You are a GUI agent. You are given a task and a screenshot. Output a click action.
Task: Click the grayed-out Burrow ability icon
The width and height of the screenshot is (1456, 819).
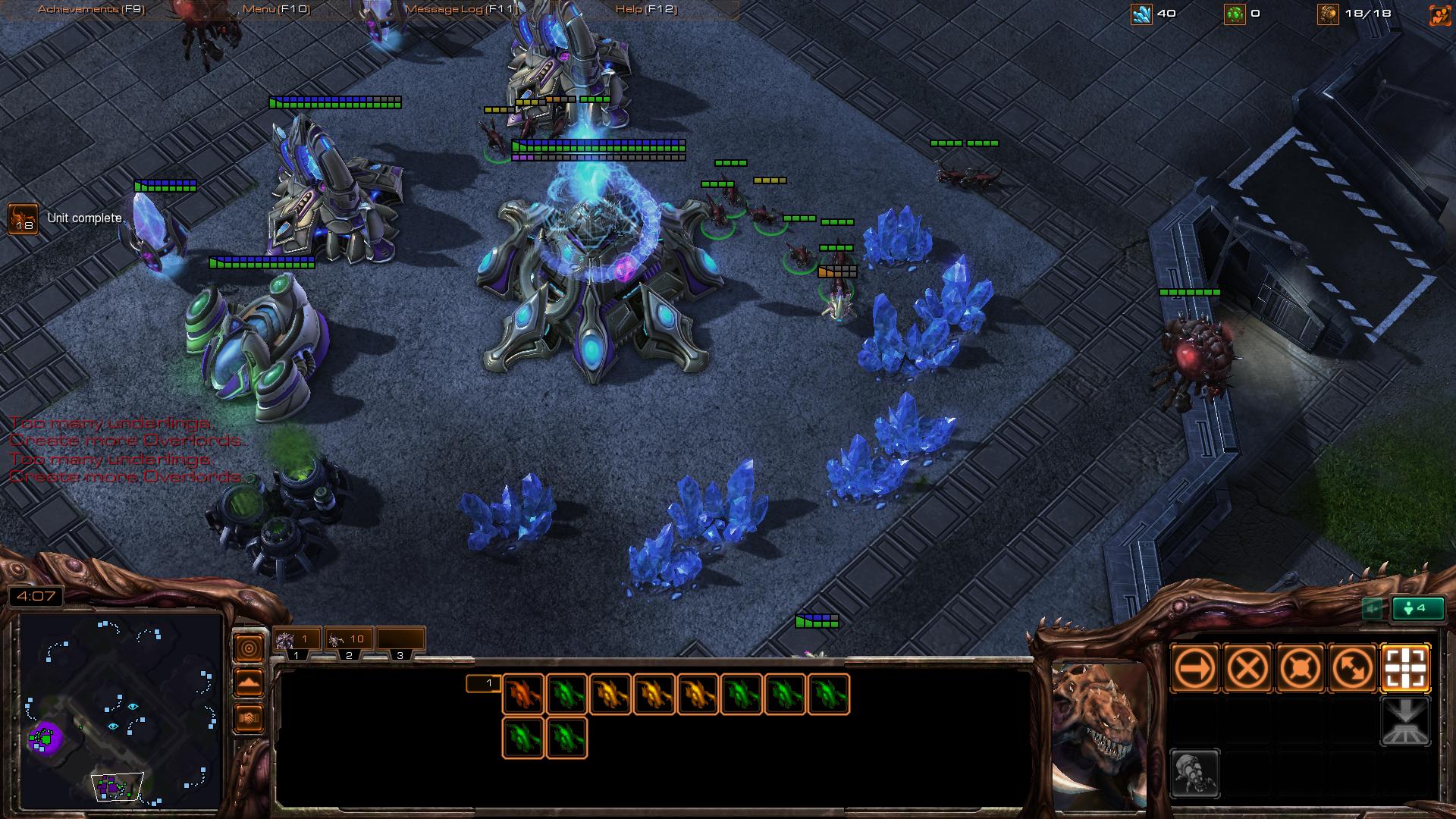pyautogui.click(x=1407, y=720)
